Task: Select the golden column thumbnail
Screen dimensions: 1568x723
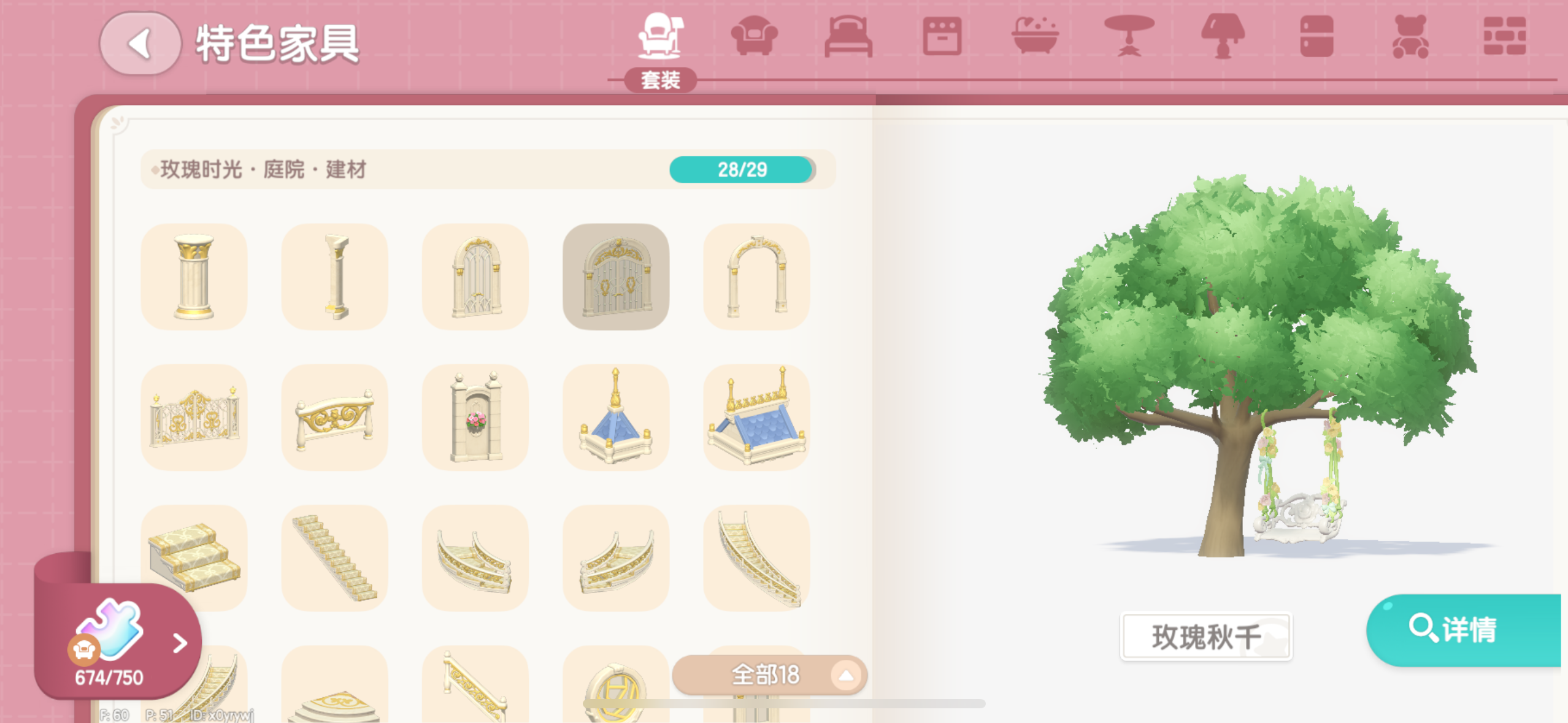Action: [194, 275]
